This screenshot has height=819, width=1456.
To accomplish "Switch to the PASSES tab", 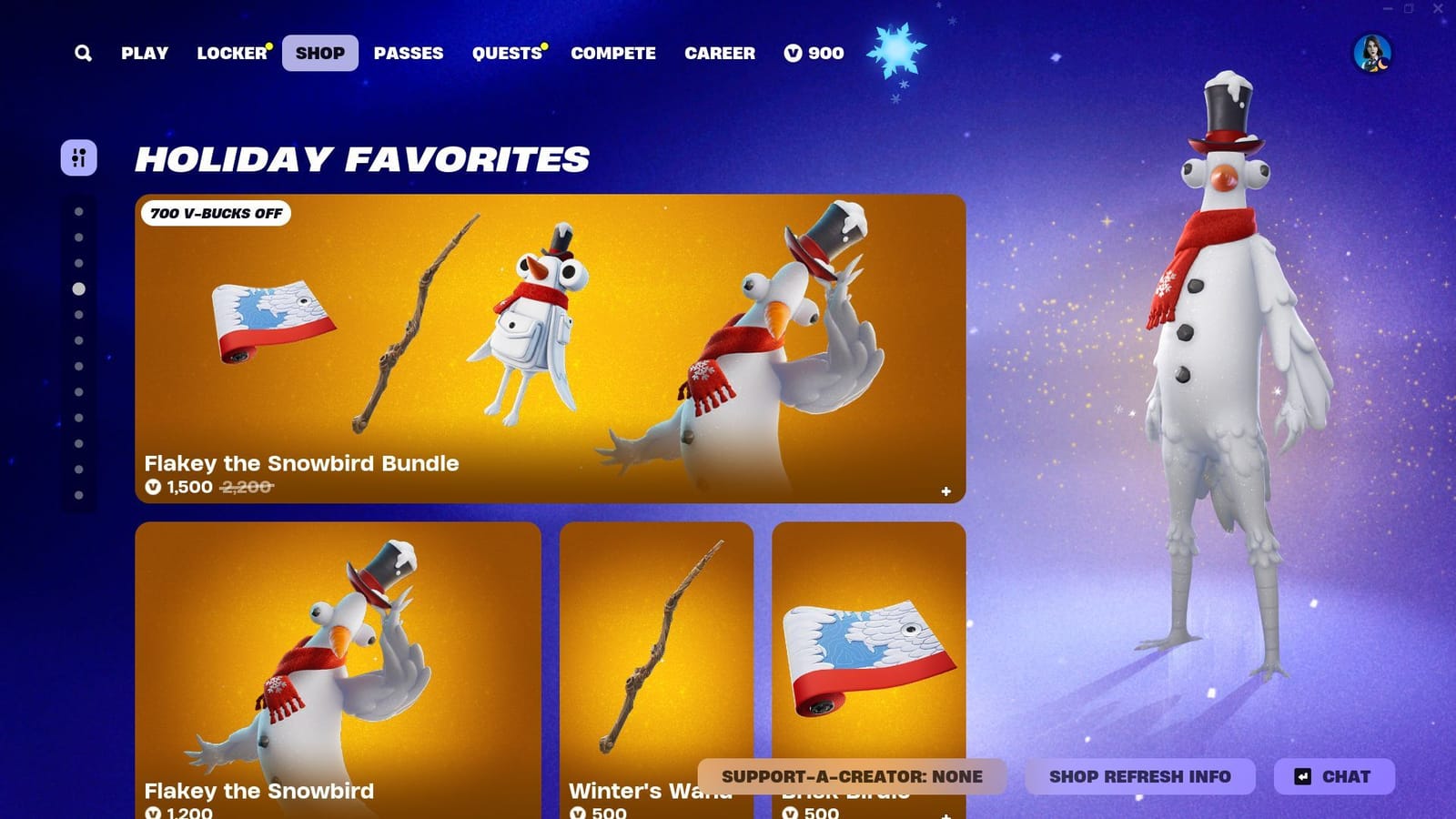I will 409,53.
